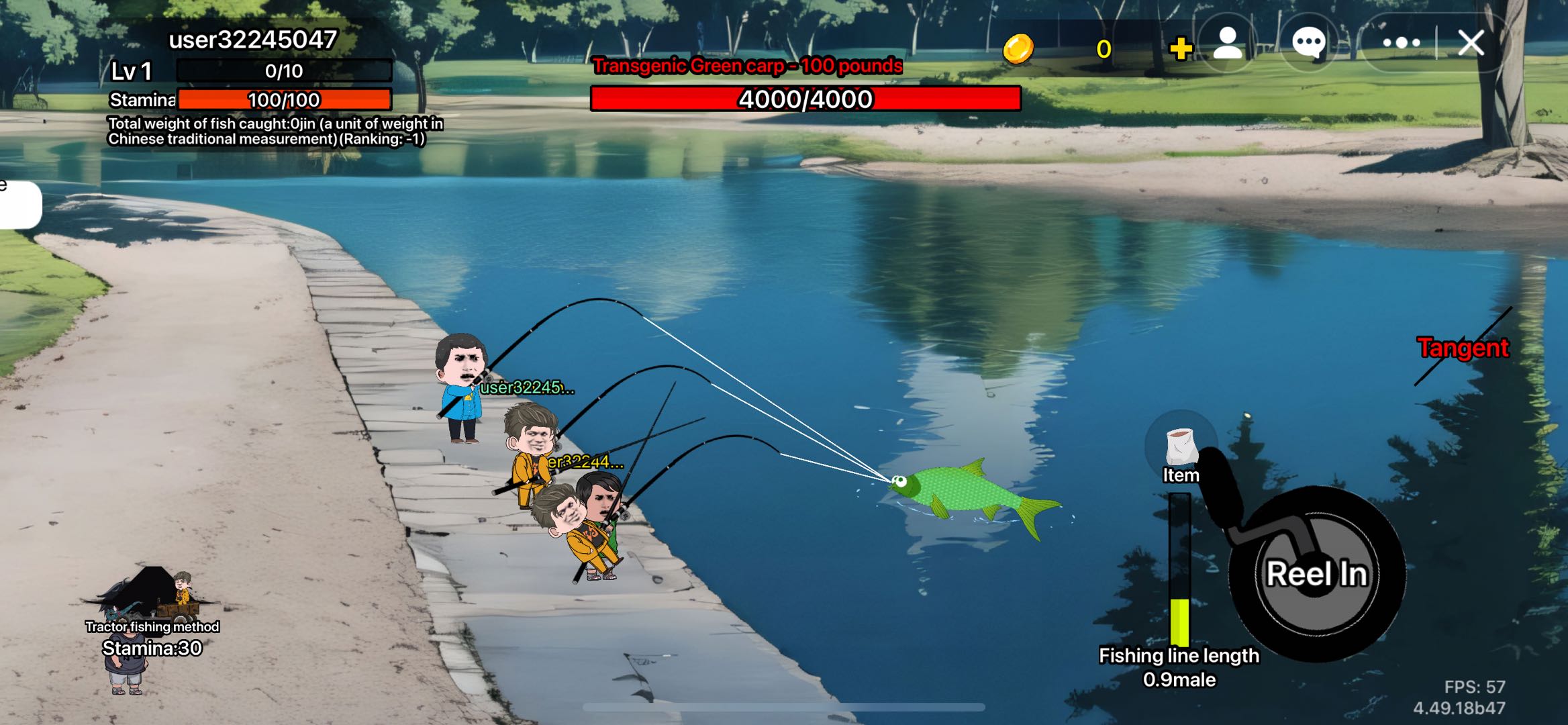Click the 4000/4000 fish health bar

click(803, 101)
